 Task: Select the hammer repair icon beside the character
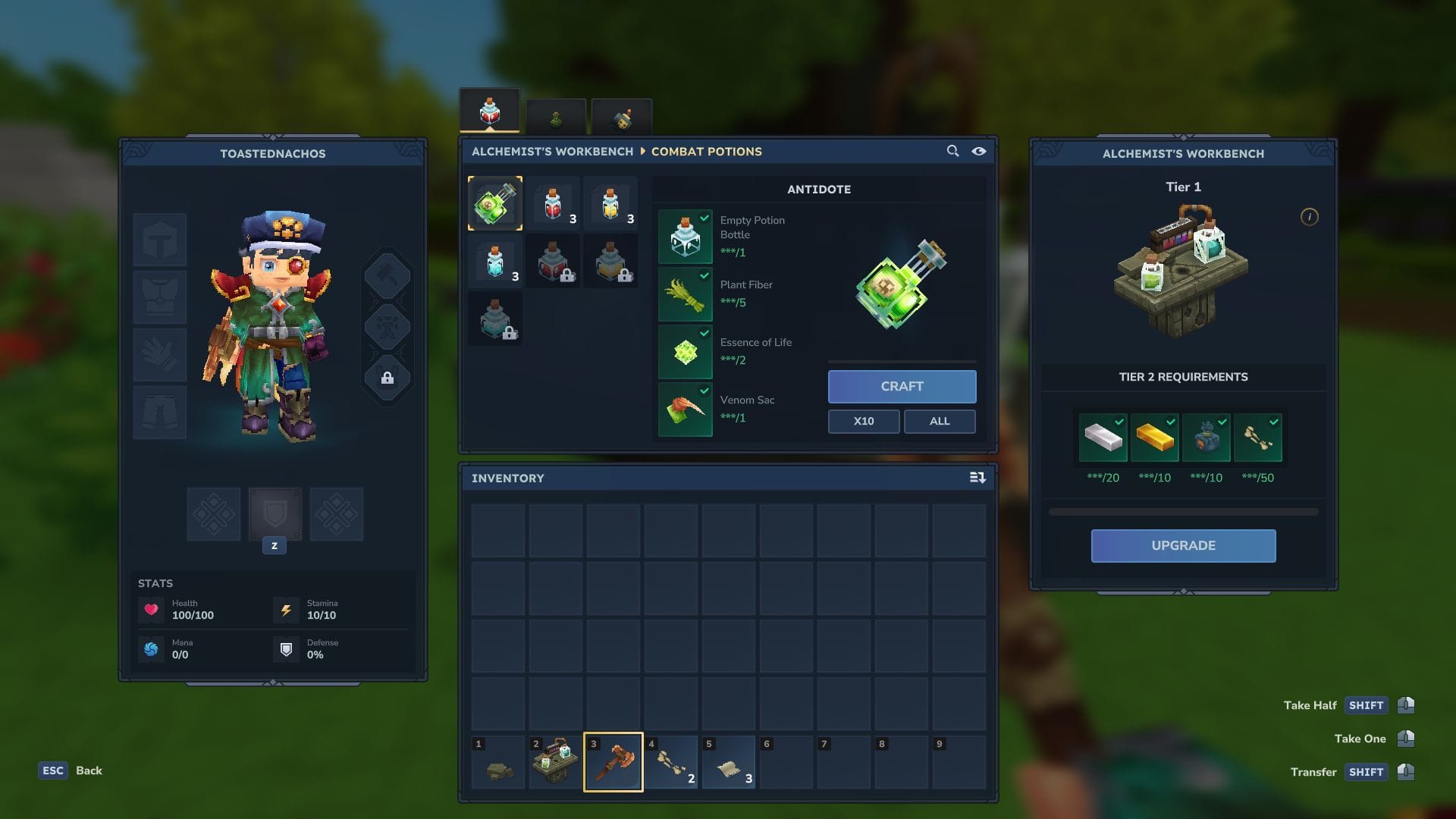pos(388,275)
